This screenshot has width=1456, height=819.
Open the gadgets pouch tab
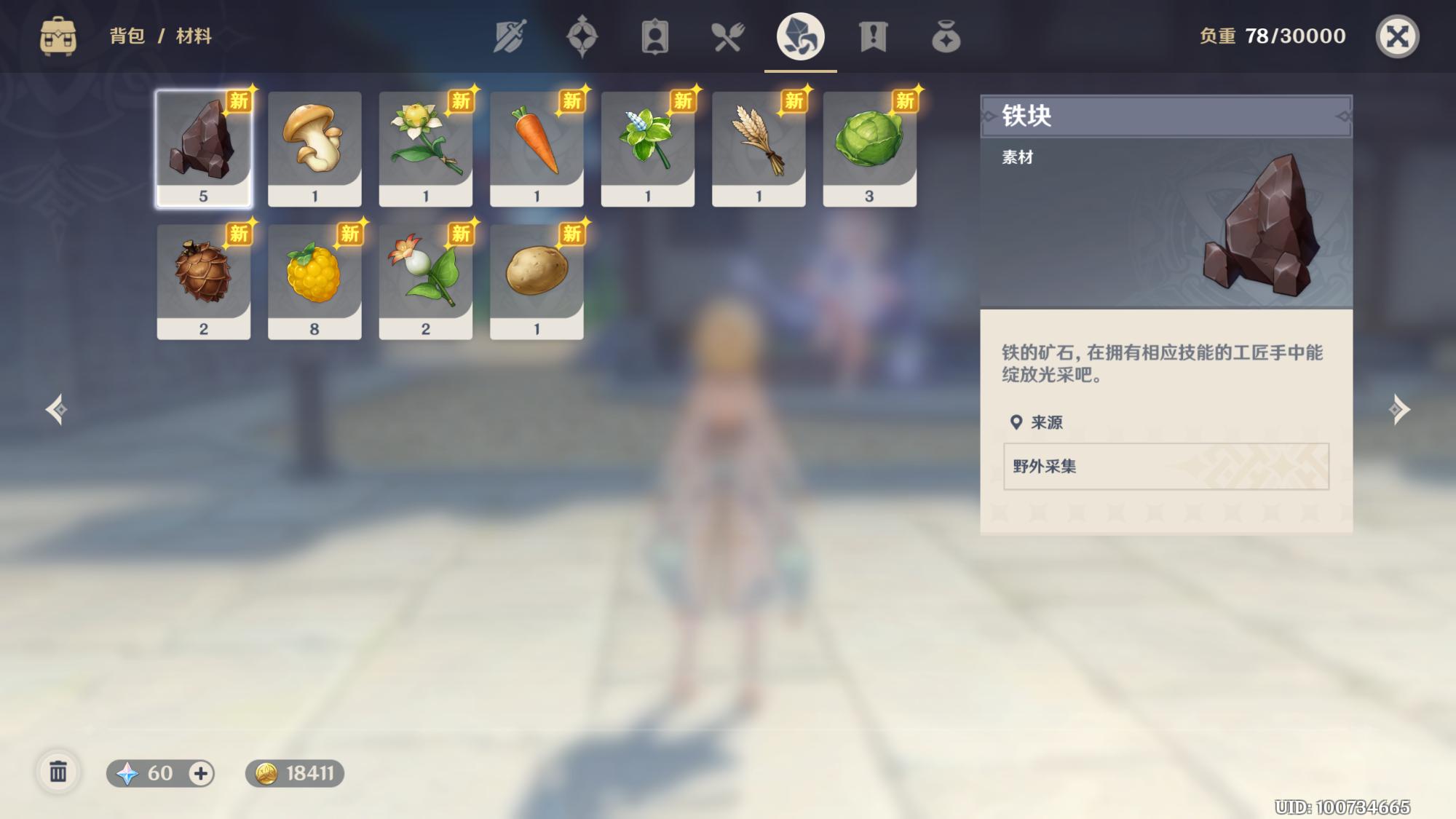(x=946, y=36)
